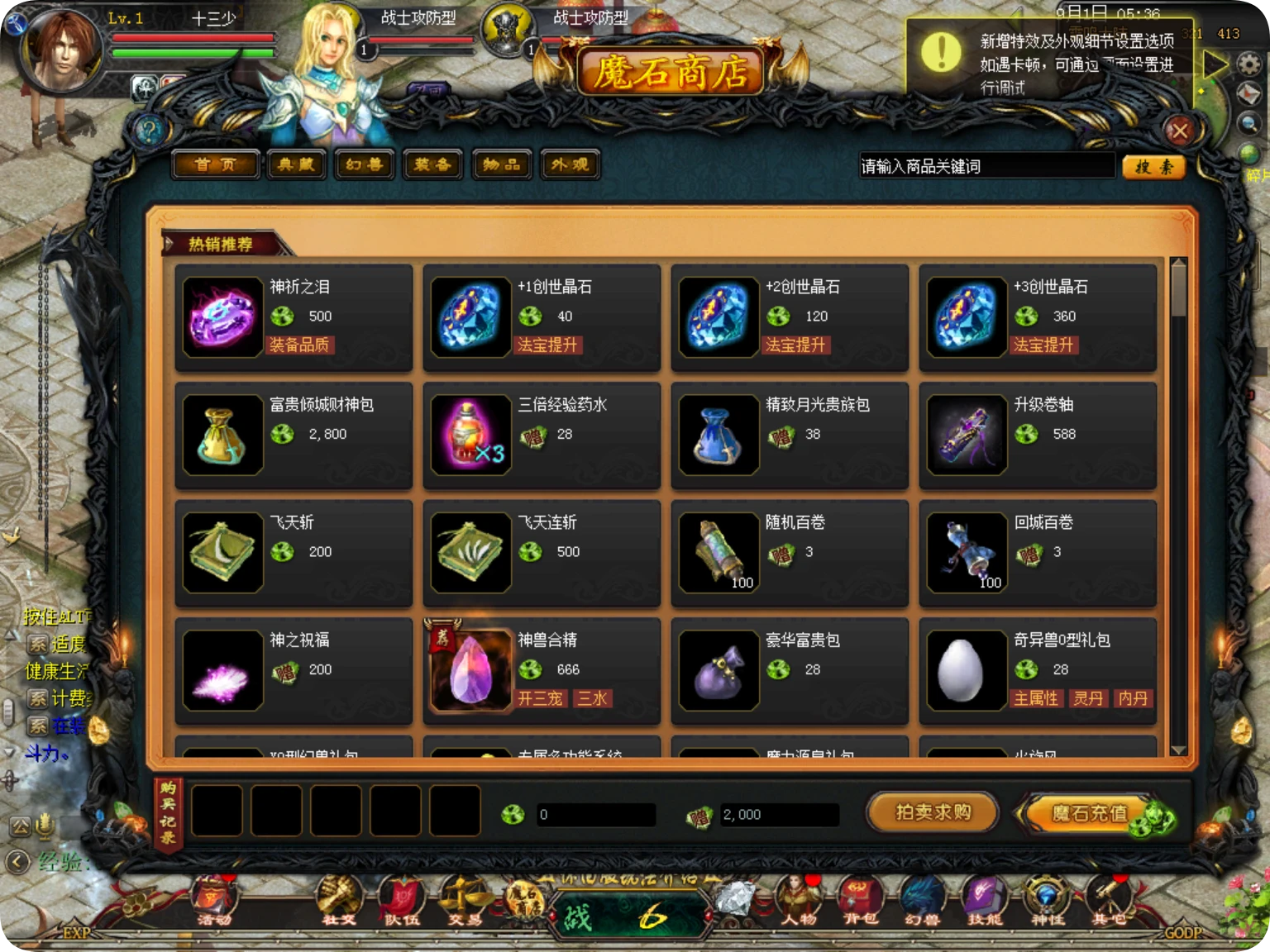
Task: Click the settings gear near the minimap
Action: click(x=1249, y=61)
